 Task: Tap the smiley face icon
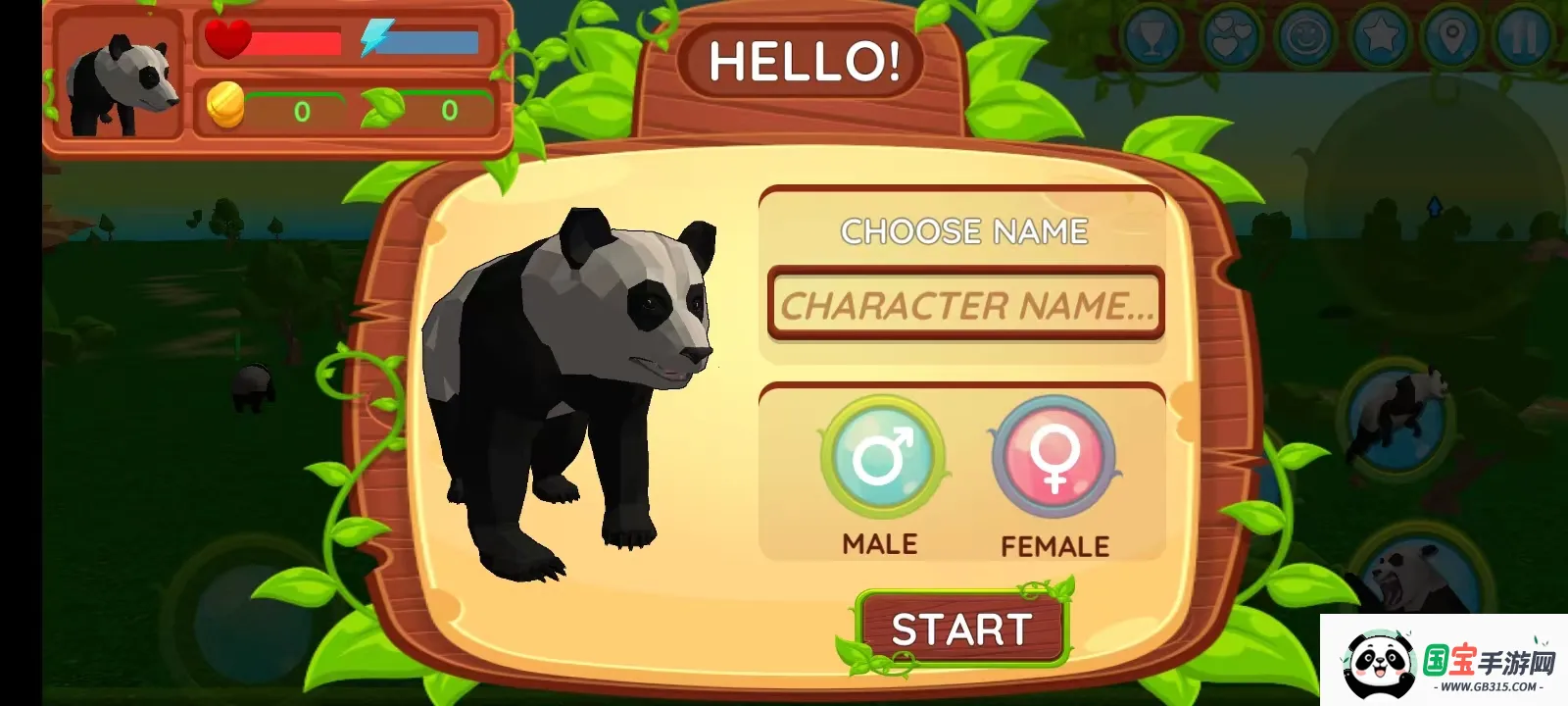[1306, 37]
